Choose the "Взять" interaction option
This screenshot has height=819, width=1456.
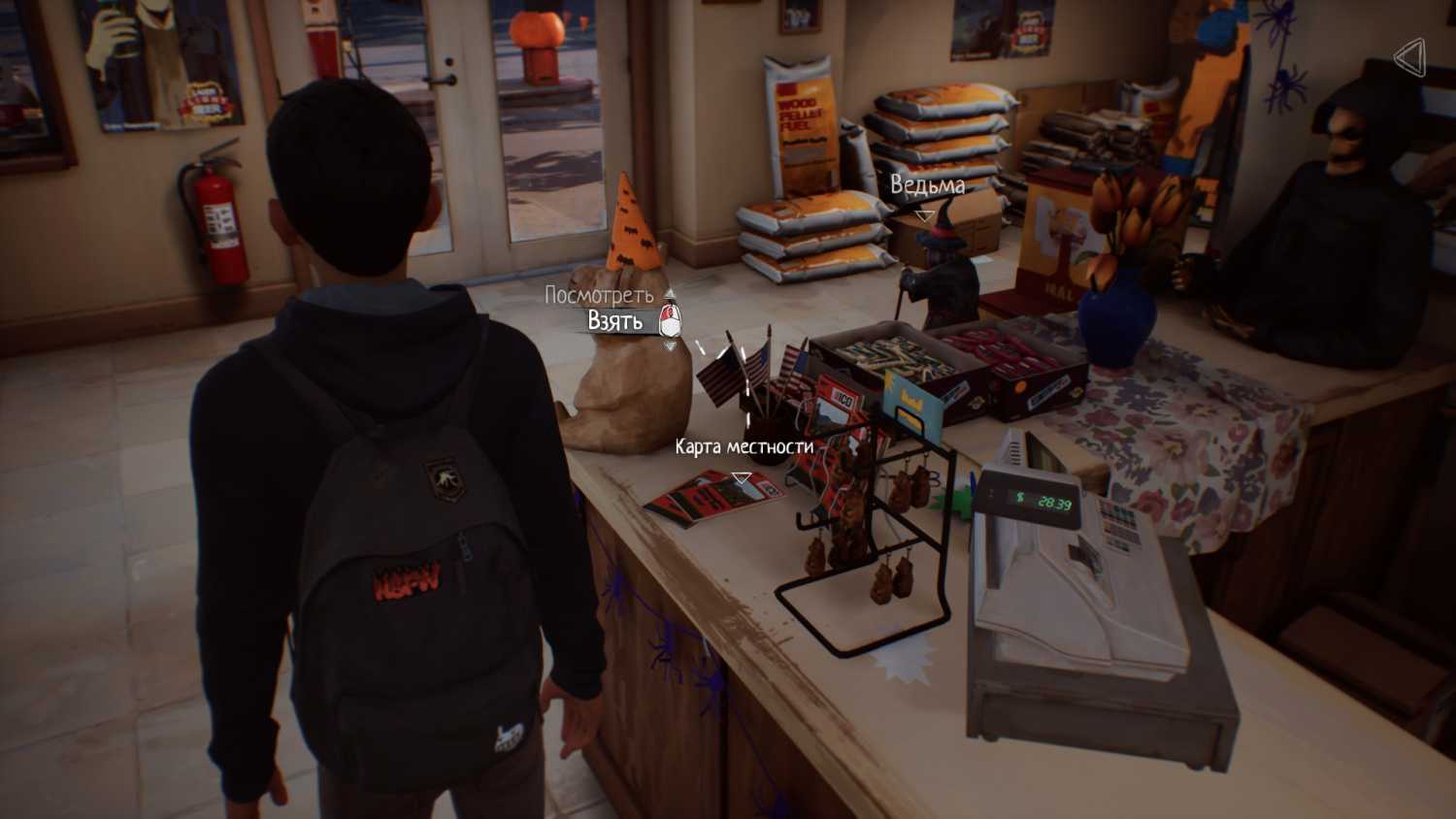click(614, 320)
